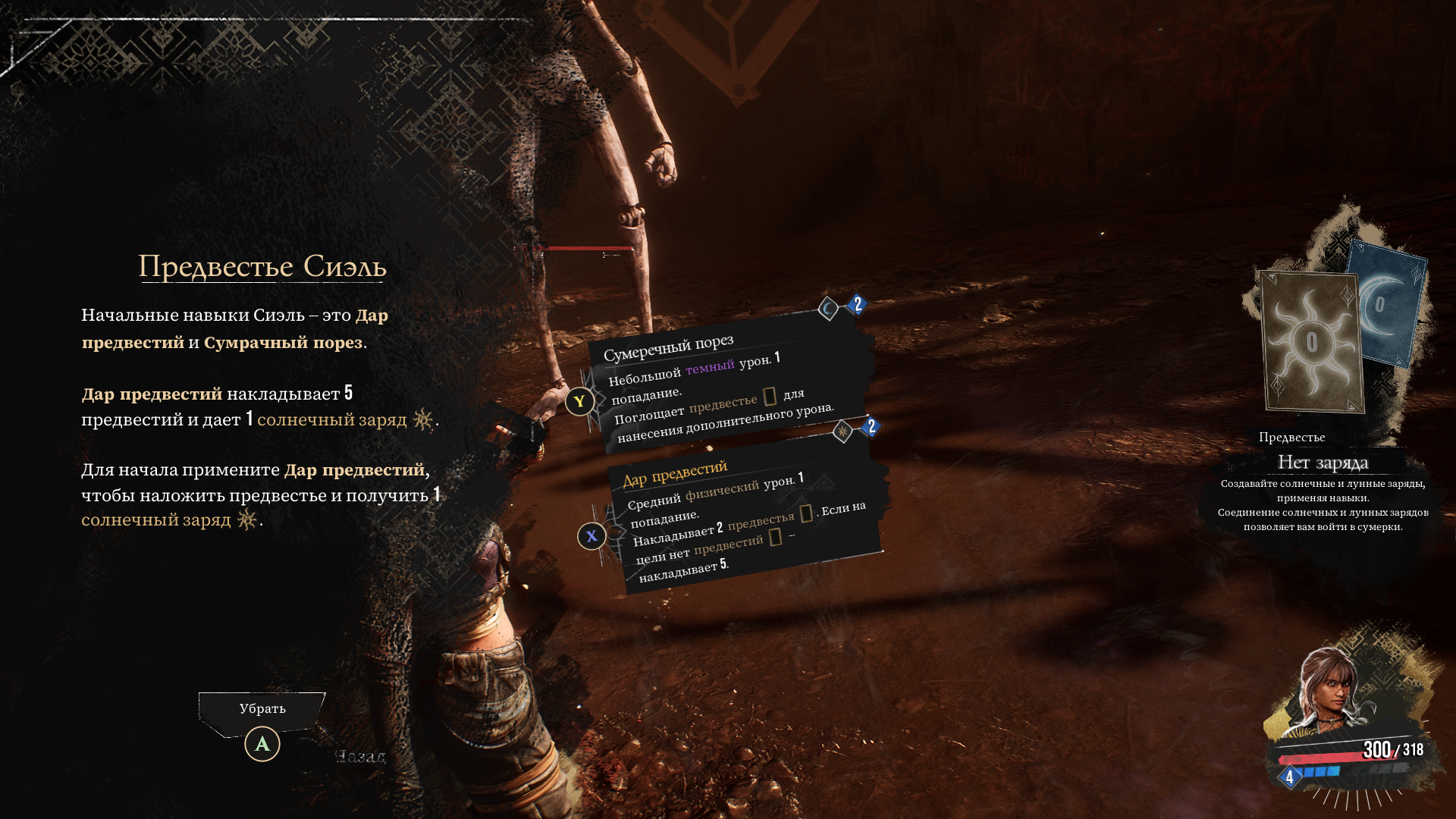This screenshot has width=1456, height=819.
Task: Choose the Дар предвестий skill card
Action: click(747, 516)
